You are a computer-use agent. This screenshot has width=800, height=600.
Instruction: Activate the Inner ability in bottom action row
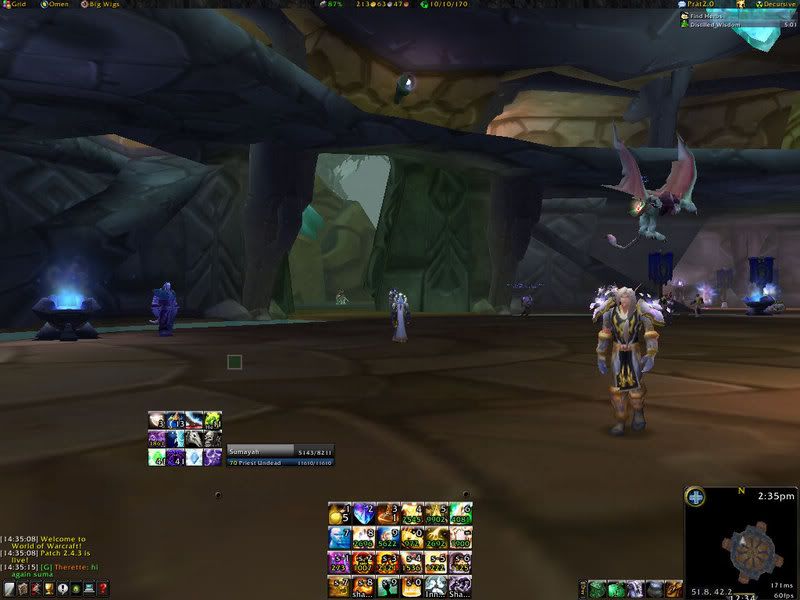coord(436,586)
